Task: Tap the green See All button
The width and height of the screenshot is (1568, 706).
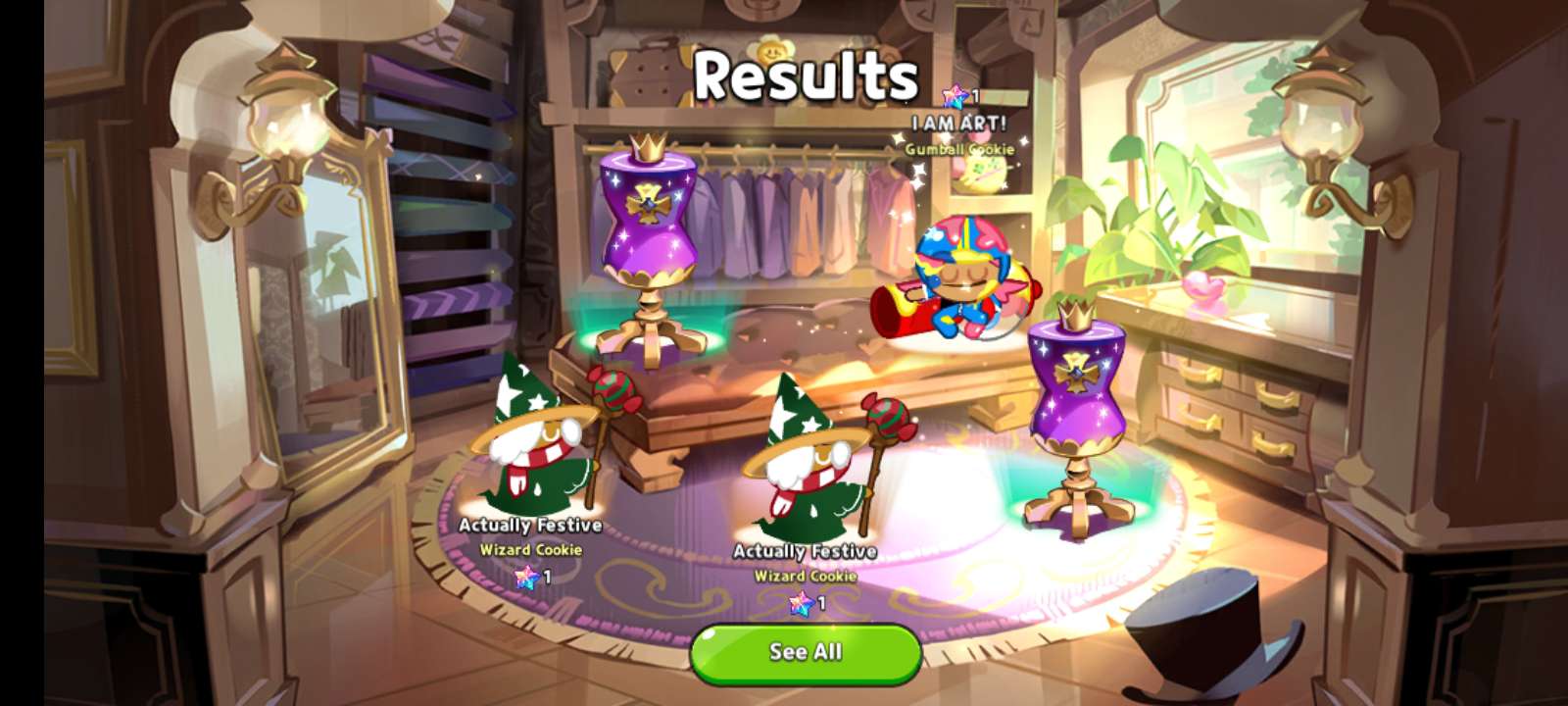Action: (806, 653)
